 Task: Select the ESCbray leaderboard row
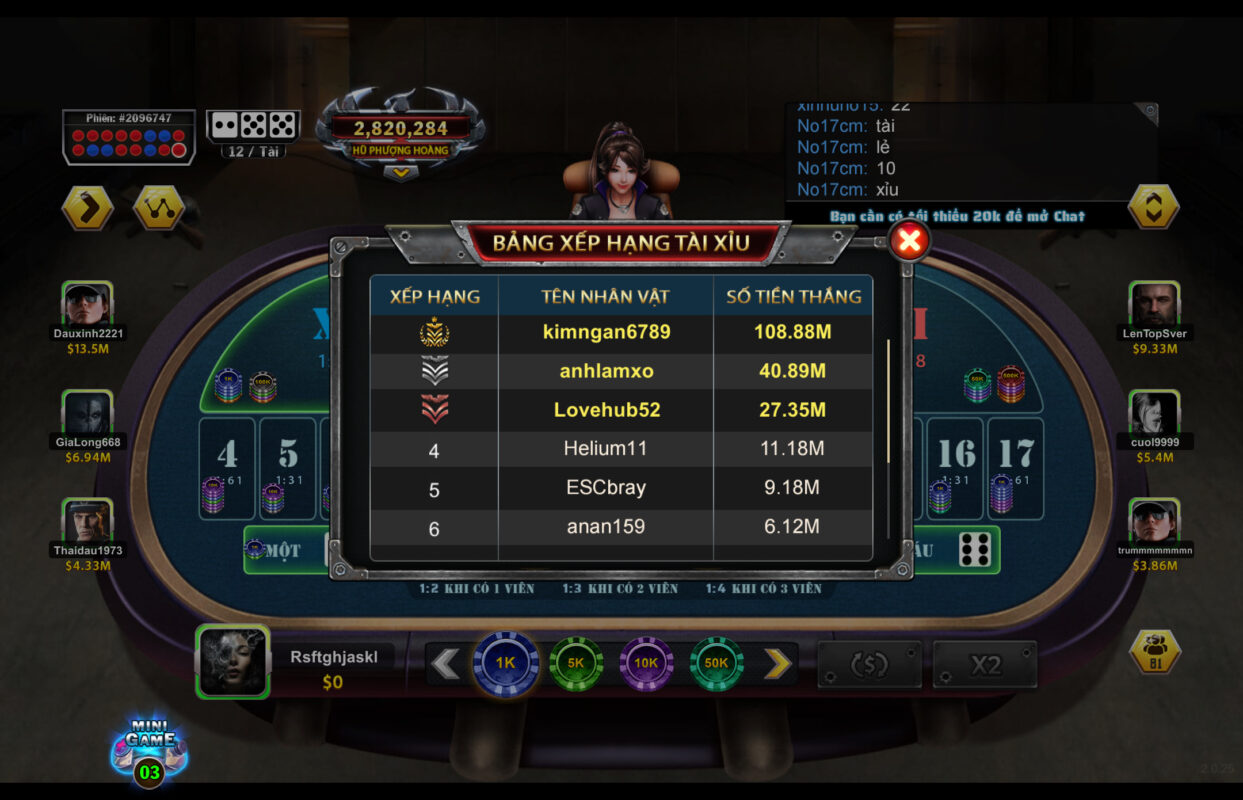(620, 488)
